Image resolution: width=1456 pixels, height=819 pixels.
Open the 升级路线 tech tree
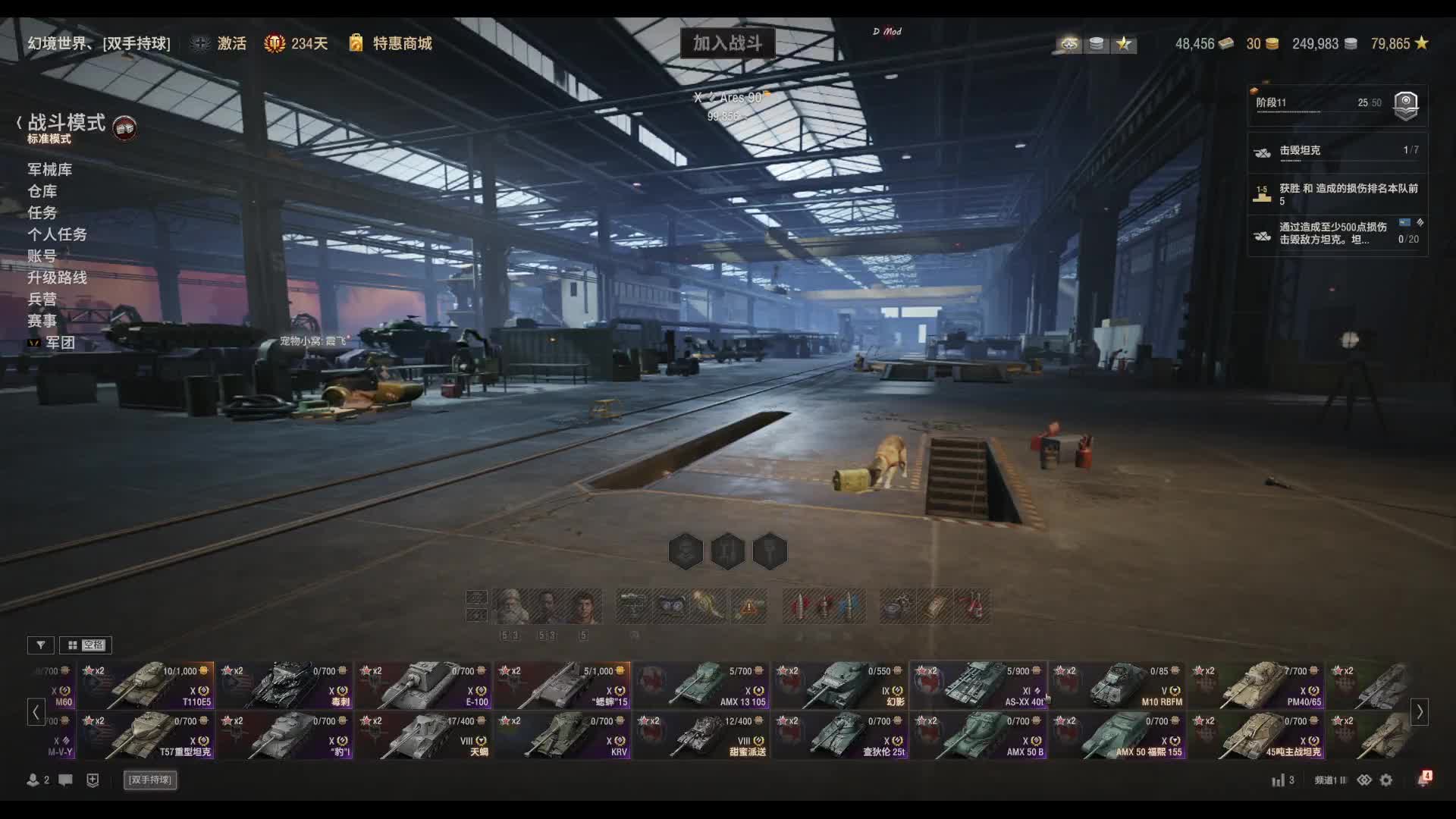tap(57, 278)
